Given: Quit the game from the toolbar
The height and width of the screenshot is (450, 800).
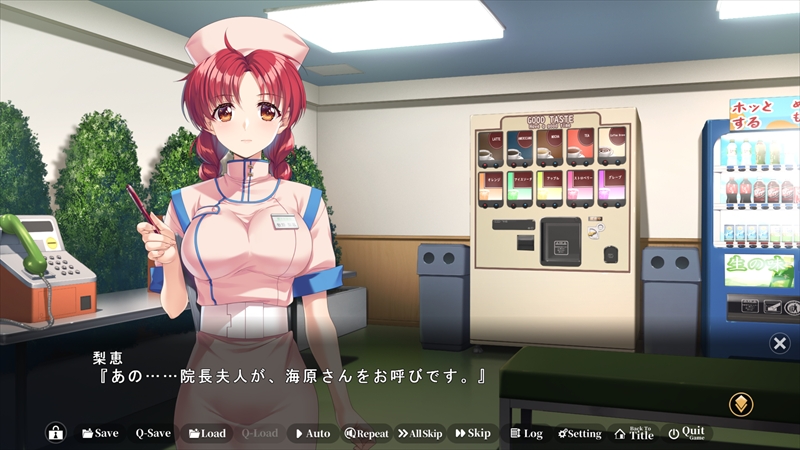Looking at the screenshot, I should (x=687, y=433).
